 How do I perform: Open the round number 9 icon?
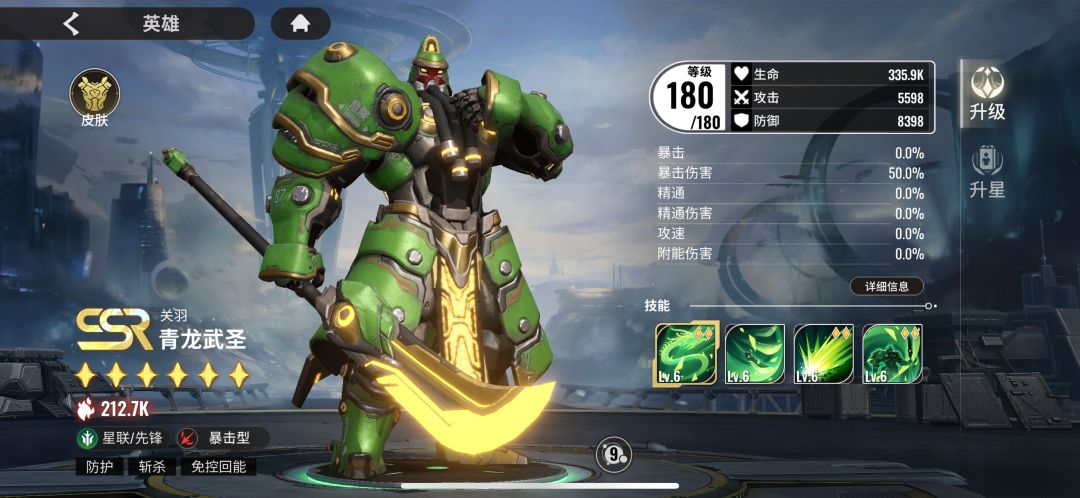(x=613, y=455)
